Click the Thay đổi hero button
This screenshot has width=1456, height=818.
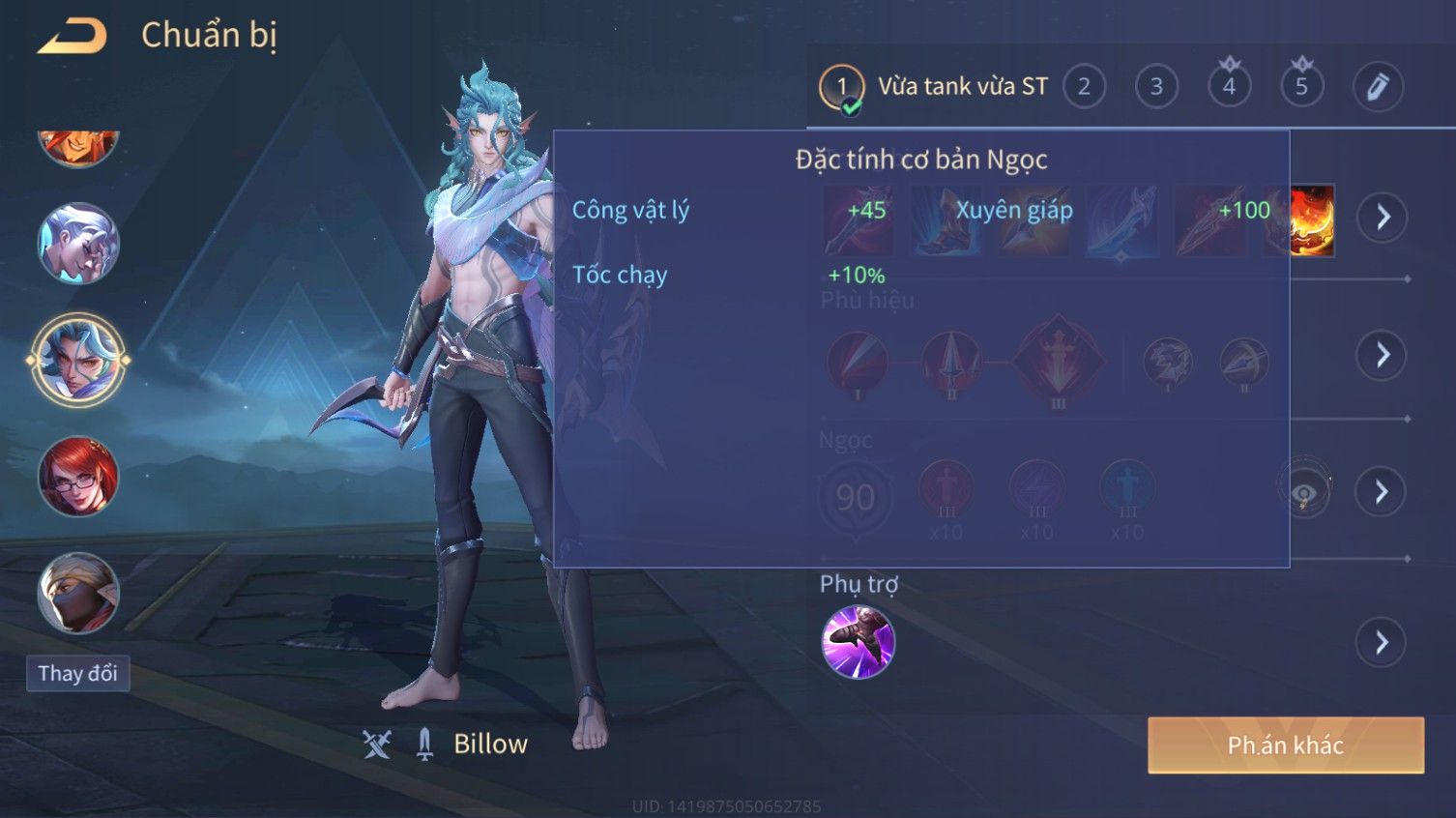click(x=77, y=673)
